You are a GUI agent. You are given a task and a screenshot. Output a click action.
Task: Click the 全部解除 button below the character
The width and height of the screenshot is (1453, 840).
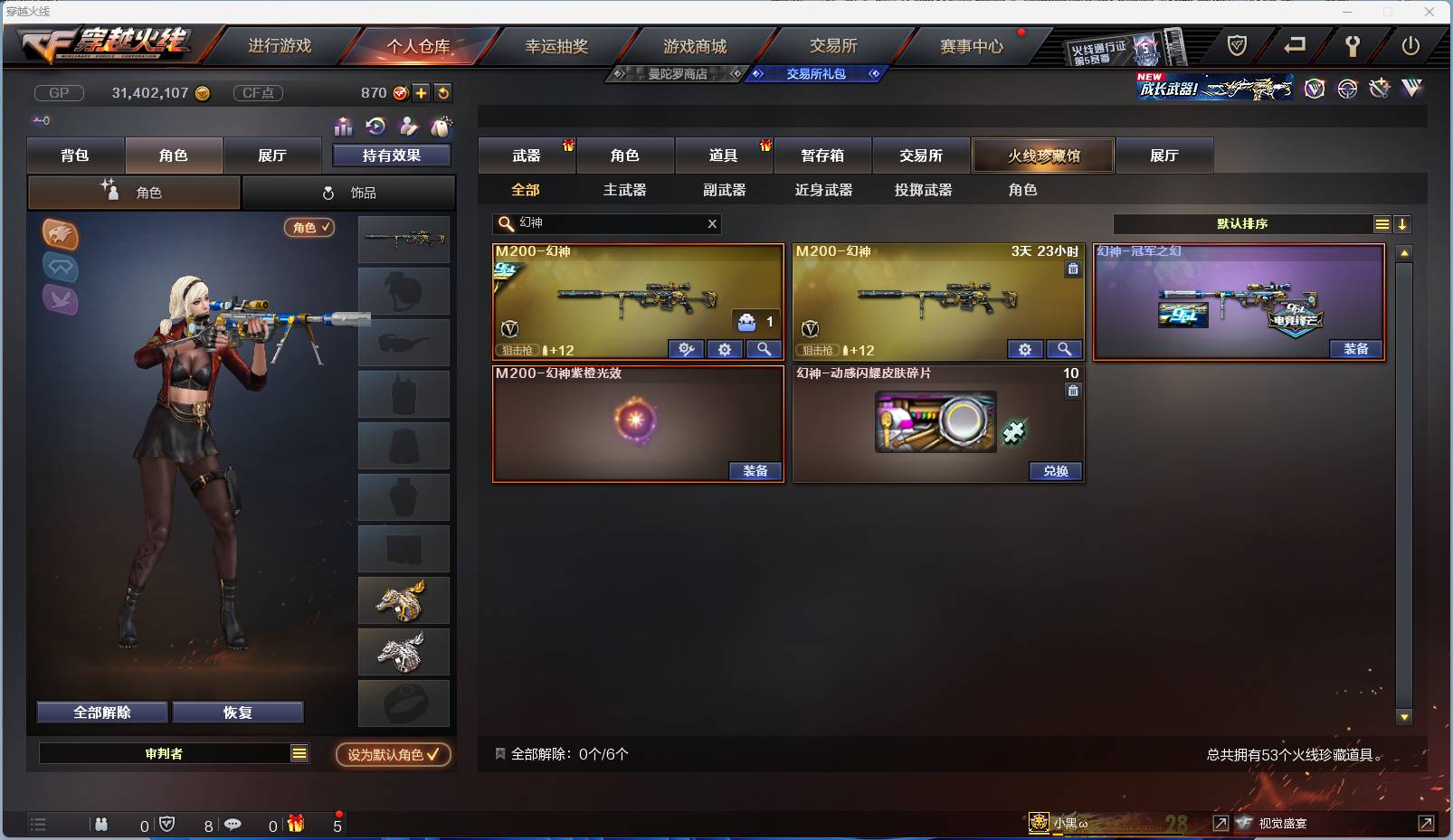[101, 712]
